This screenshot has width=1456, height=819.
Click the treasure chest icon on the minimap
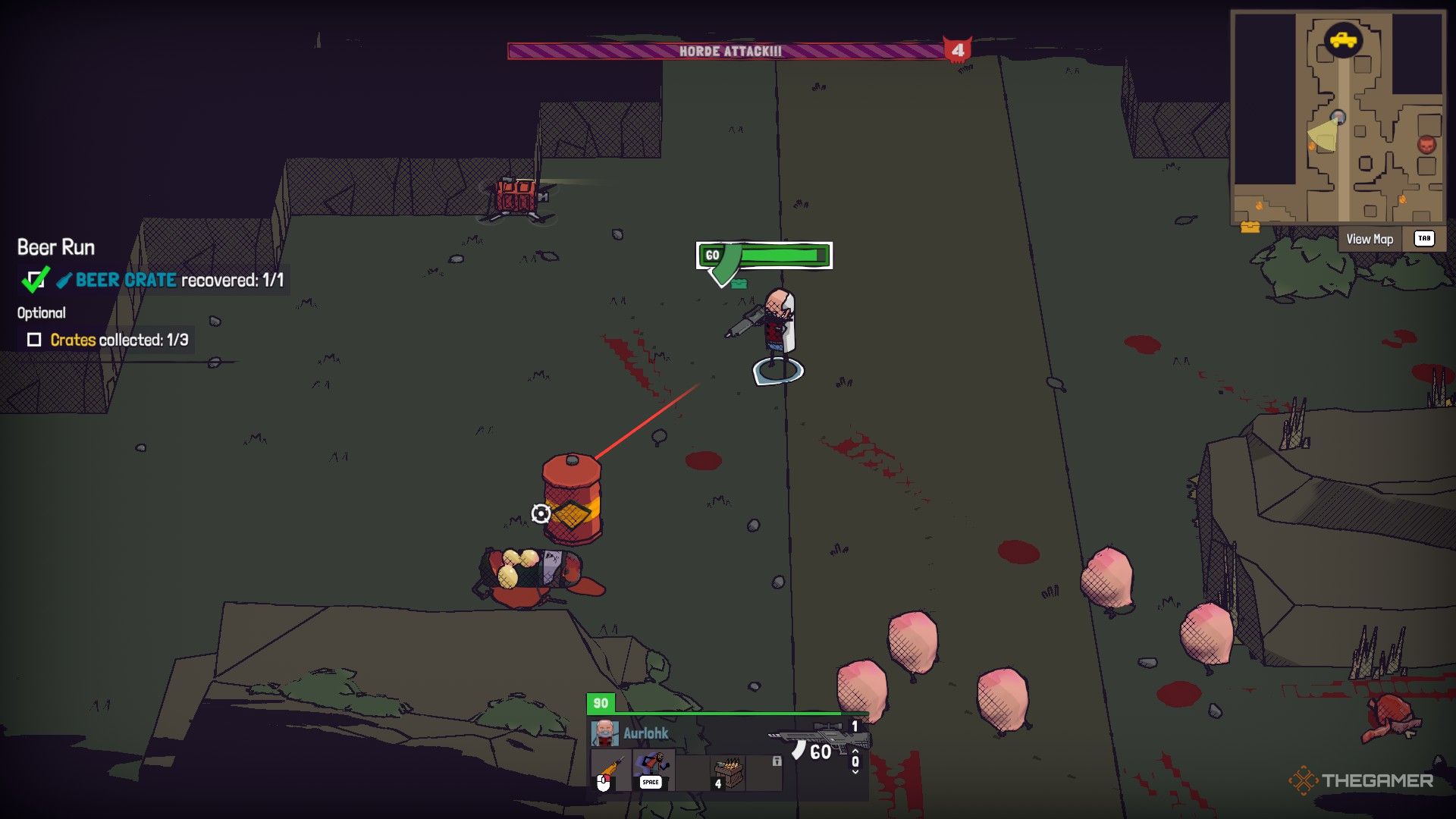1250,228
